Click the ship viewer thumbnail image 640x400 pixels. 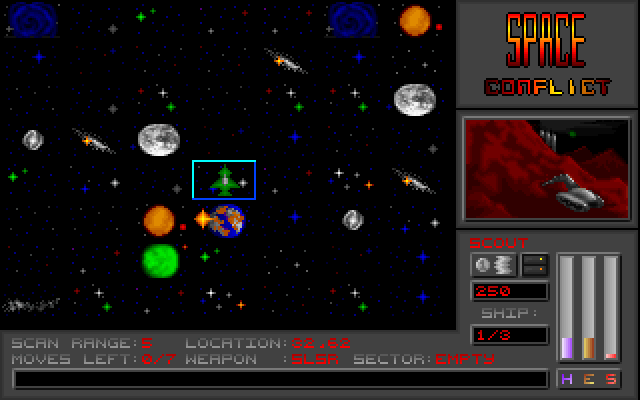pos(547,168)
